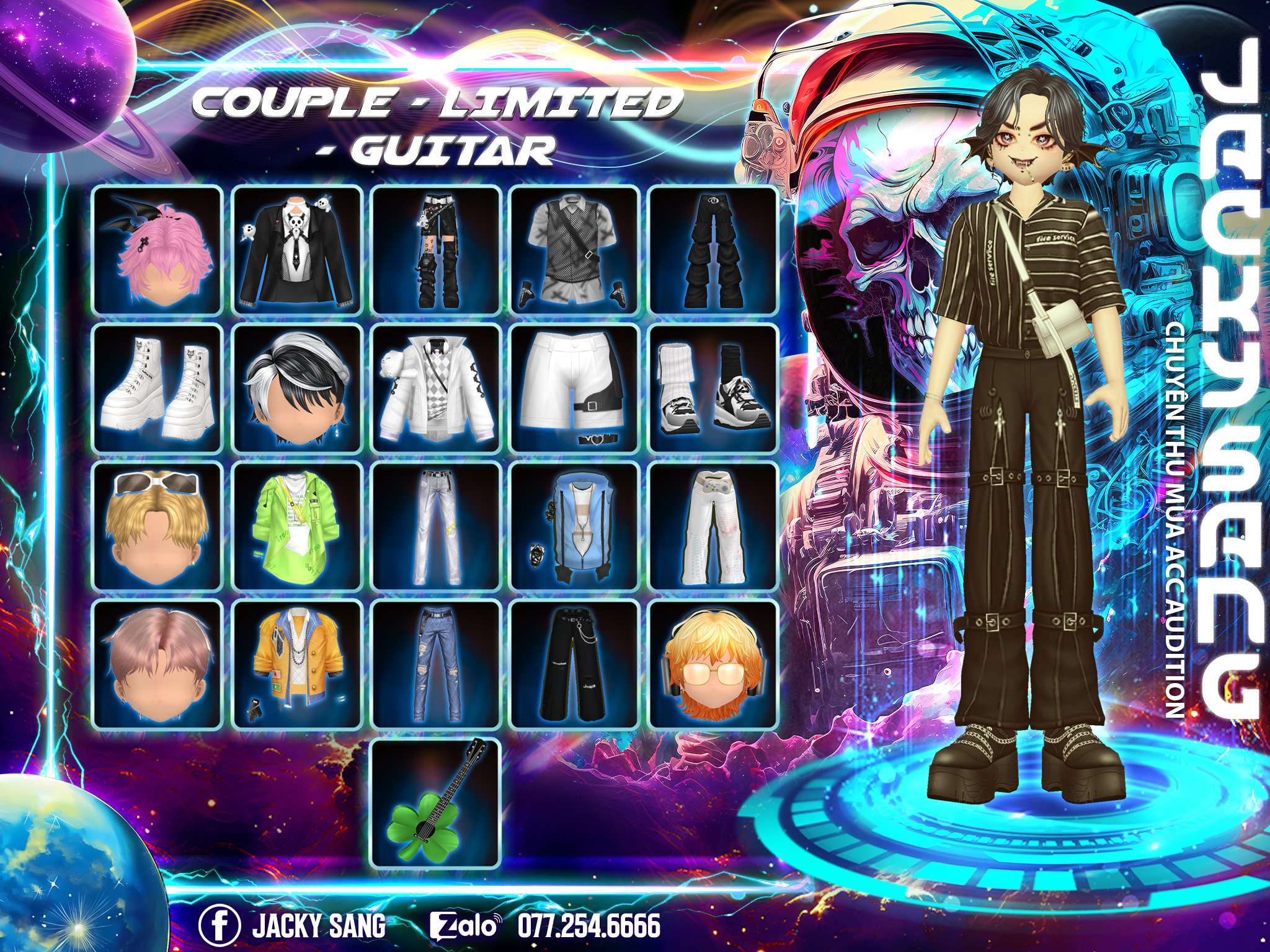
Task: Select the short pink parted hairstyle
Action: [158, 664]
